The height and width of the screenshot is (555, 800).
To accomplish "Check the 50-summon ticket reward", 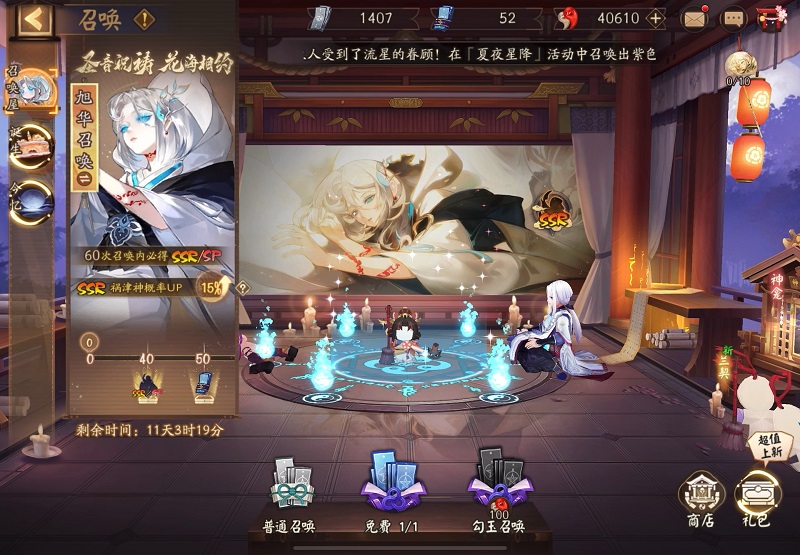I will (203, 384).
